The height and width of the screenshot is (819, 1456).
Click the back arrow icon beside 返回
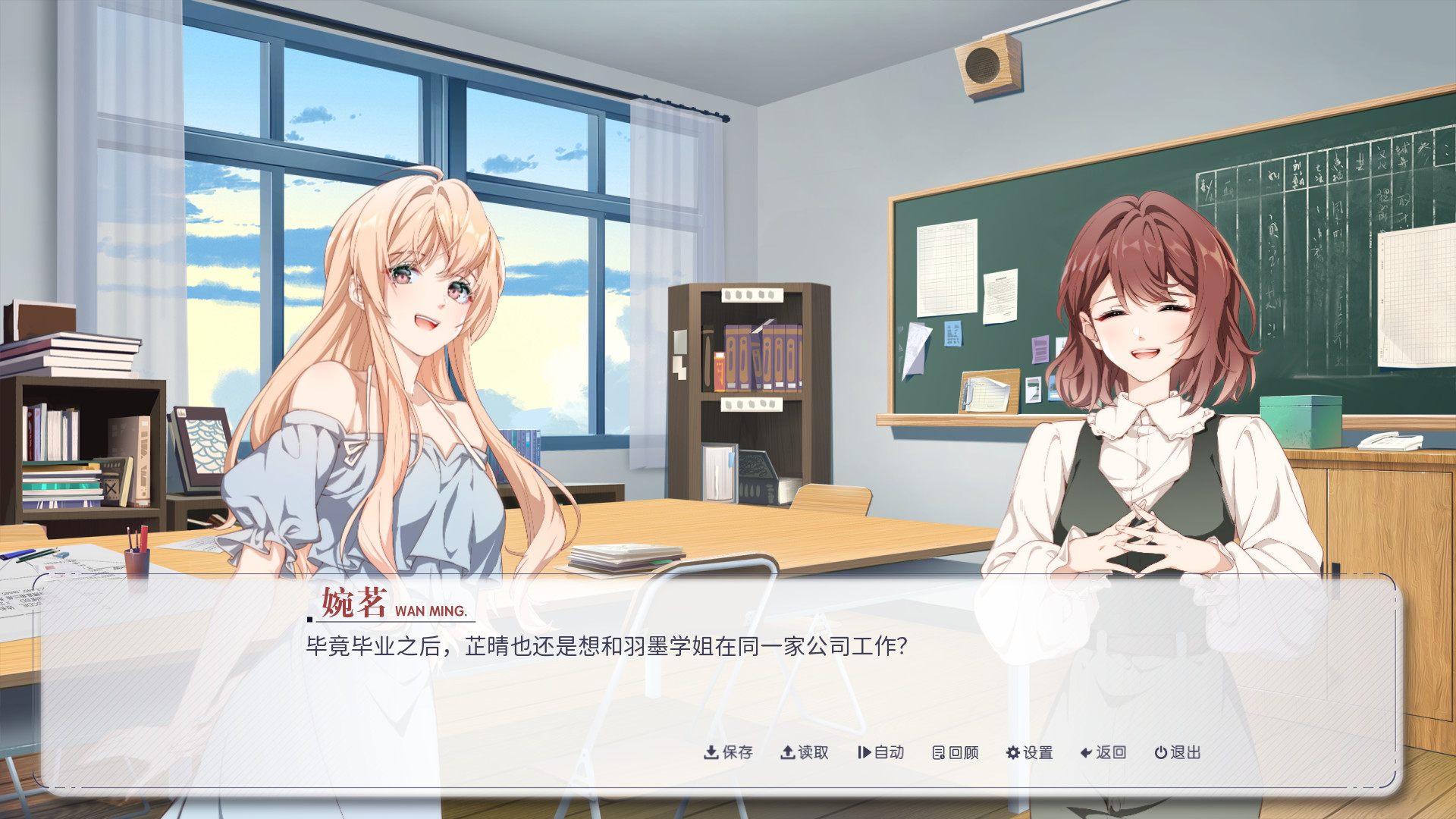click(1084, 753)
